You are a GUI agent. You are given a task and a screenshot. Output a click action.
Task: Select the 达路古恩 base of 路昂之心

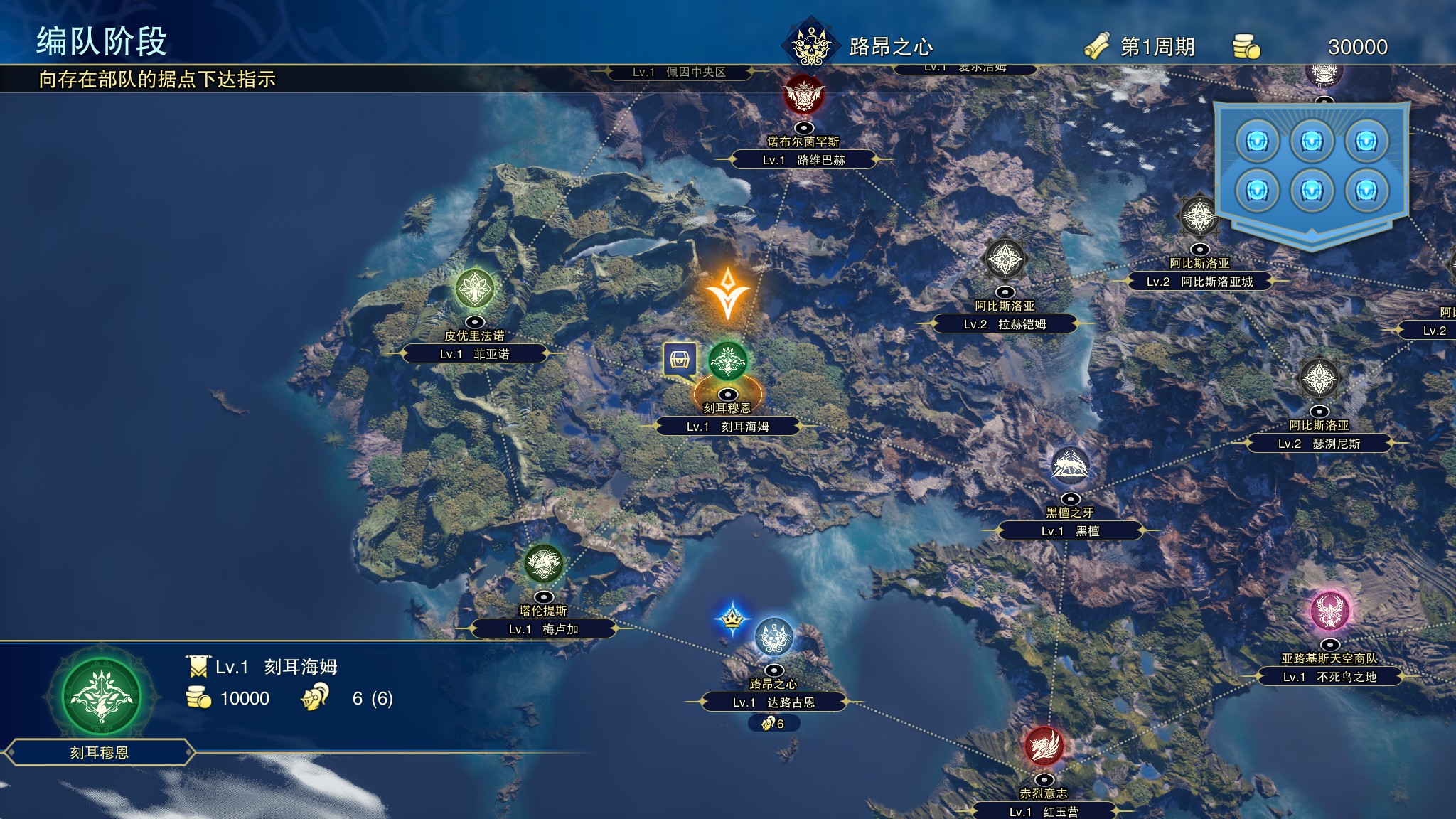773,702
